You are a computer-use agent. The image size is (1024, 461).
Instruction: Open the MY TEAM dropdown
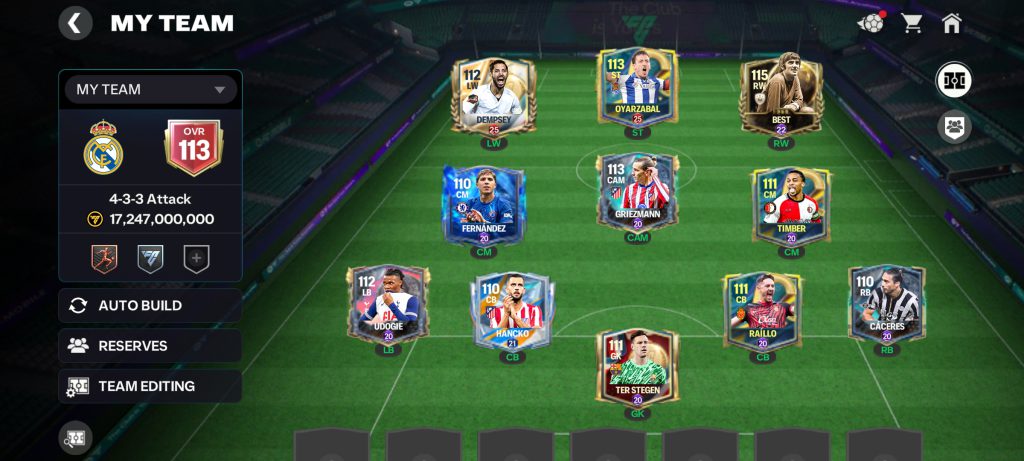[151, 90]
